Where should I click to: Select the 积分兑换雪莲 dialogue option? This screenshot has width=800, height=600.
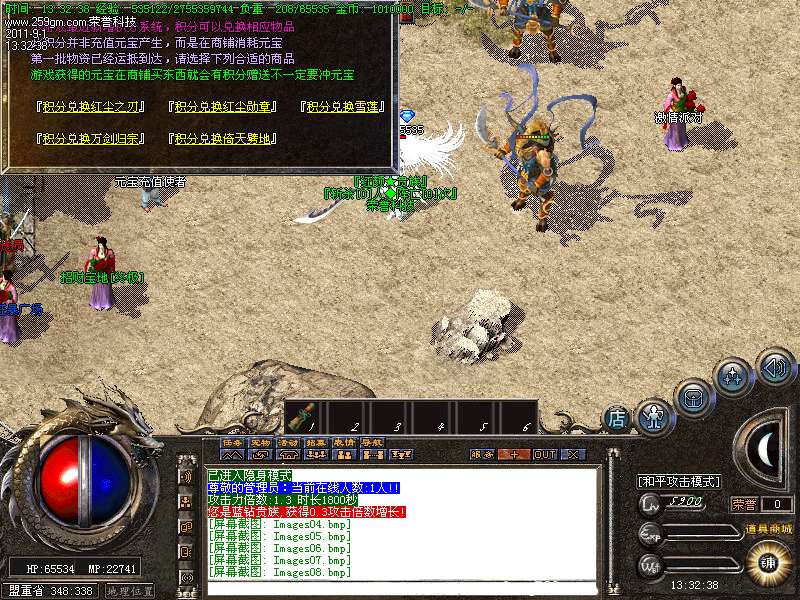(x=342, y=108)
